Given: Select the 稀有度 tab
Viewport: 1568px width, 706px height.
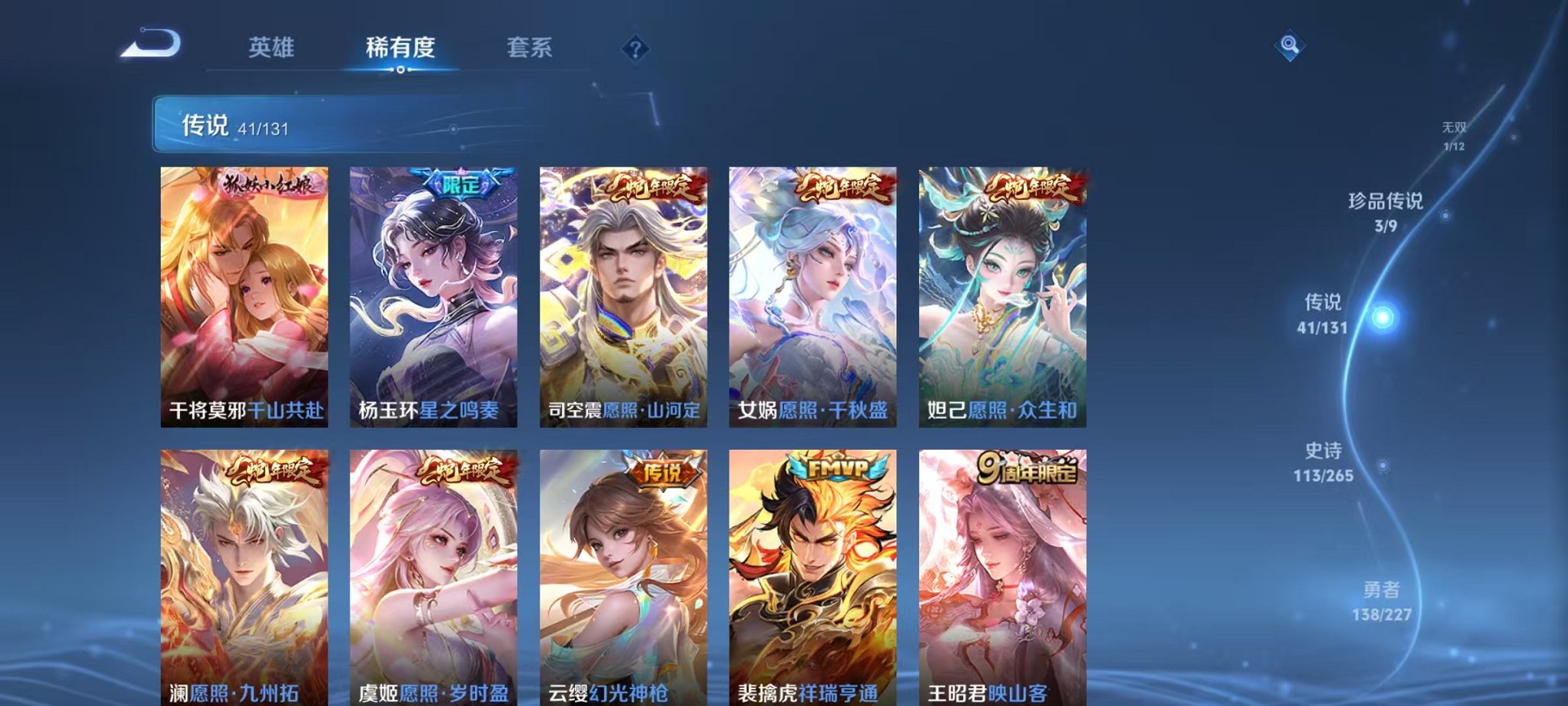Looking at the screenshot, I should (400, 46).
